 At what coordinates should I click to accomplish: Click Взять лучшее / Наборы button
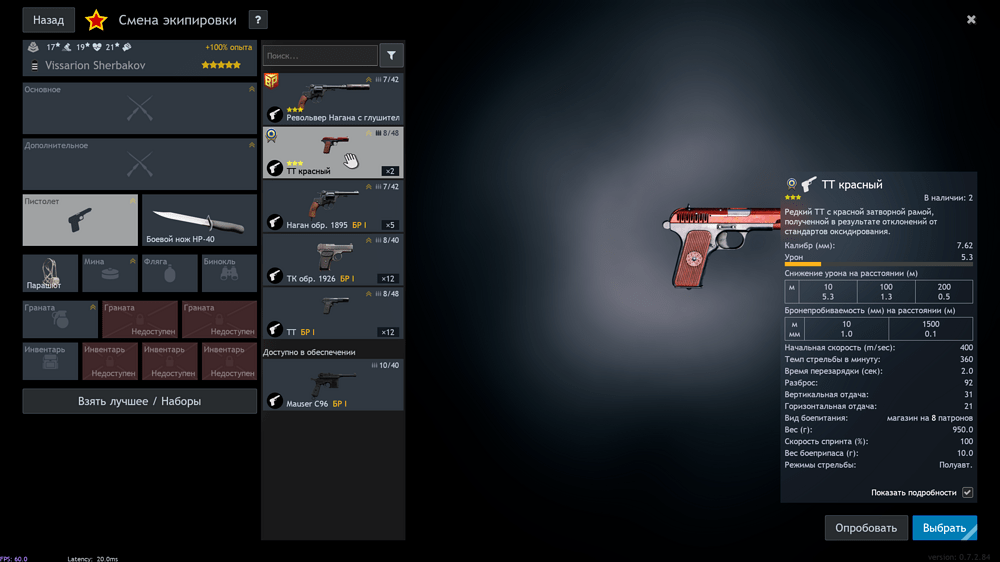tap(140, 401)
